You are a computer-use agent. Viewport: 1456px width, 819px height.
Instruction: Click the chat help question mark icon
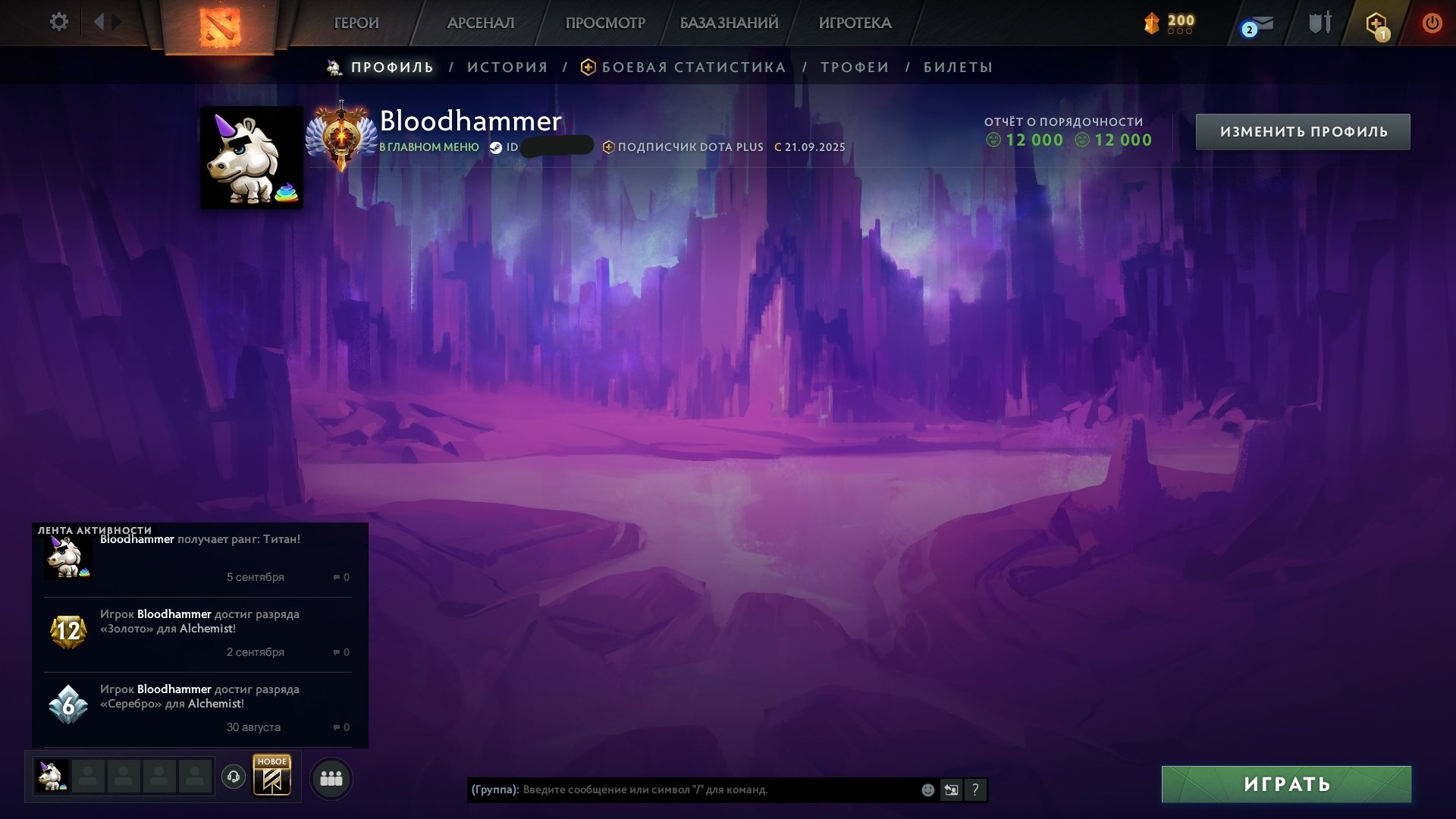point(975,790)
